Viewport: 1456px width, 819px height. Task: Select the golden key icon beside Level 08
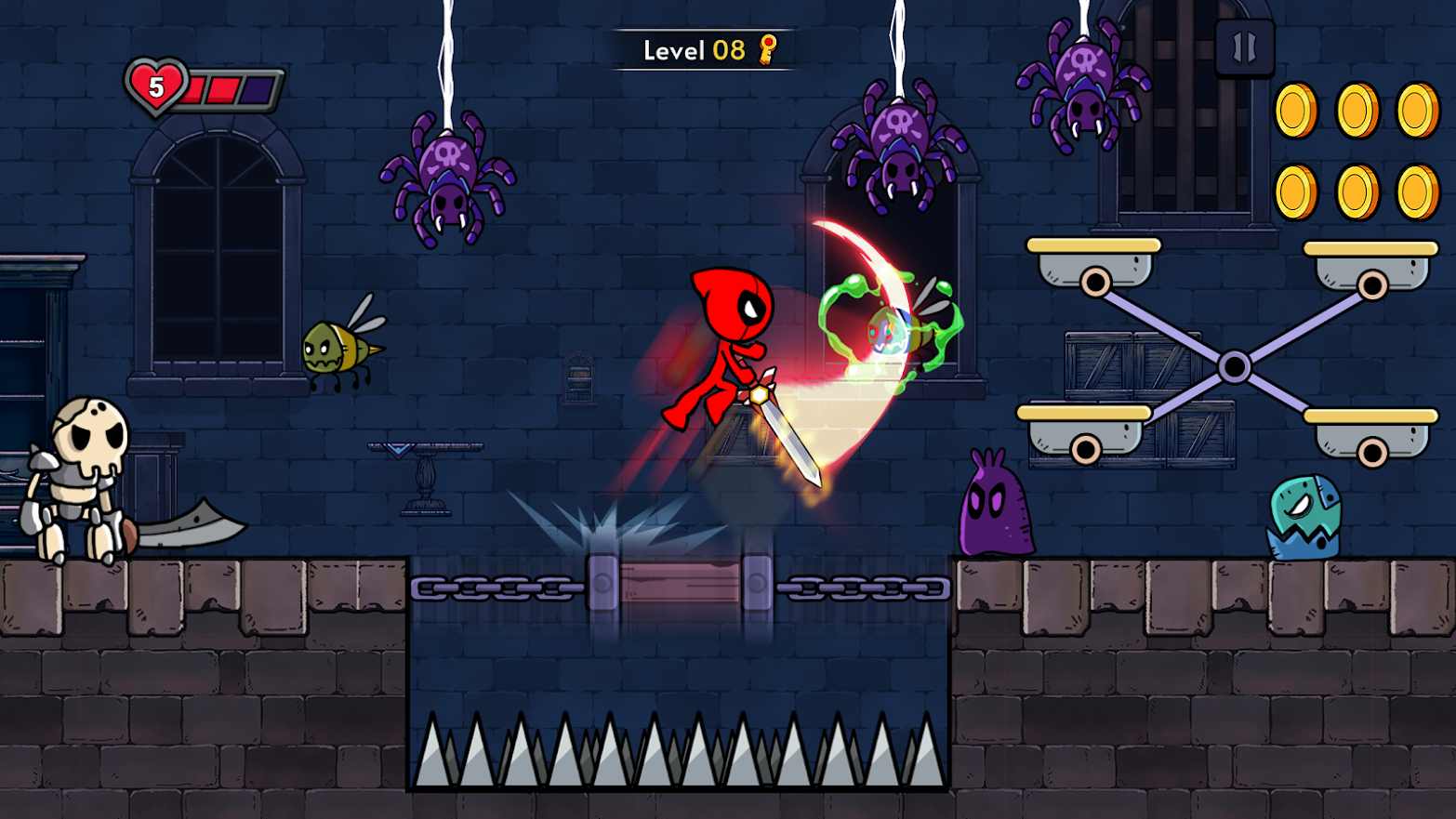pos(765,51)
